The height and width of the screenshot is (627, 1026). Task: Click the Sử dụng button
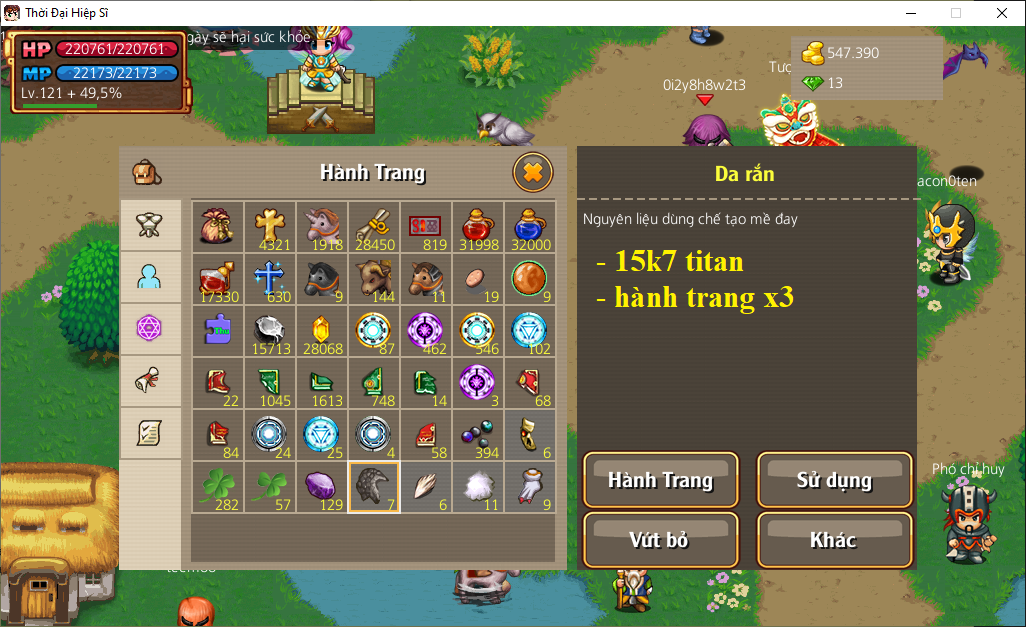click(x=834, y=480)
